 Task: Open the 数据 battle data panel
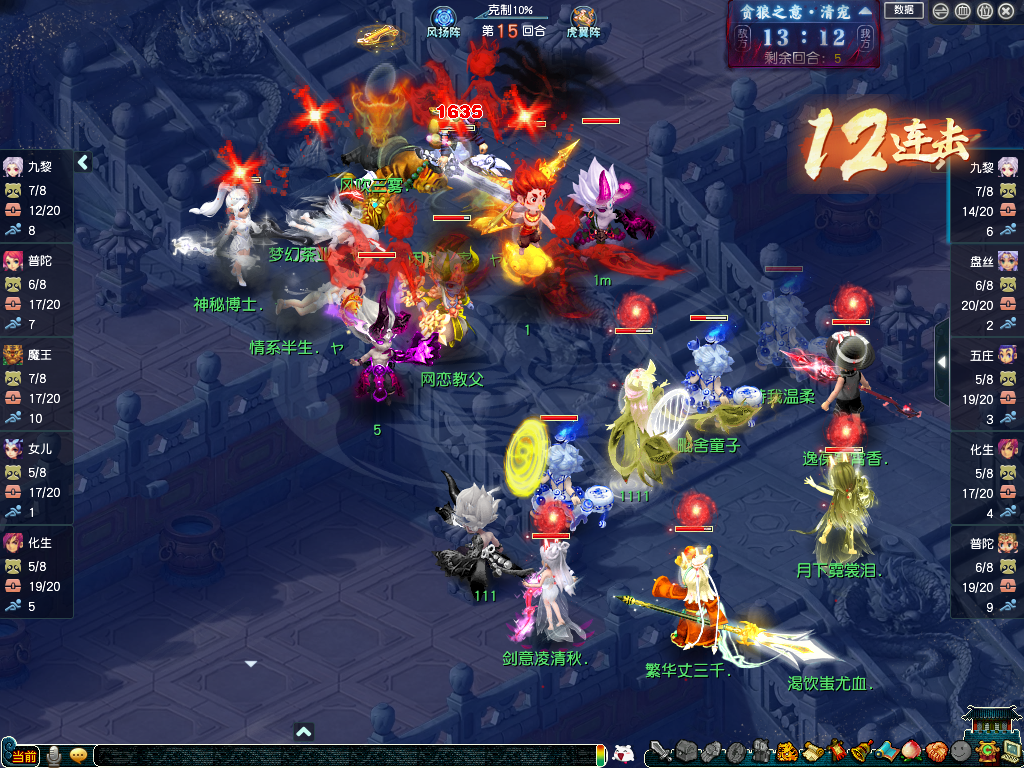click(x=903, y=10)
